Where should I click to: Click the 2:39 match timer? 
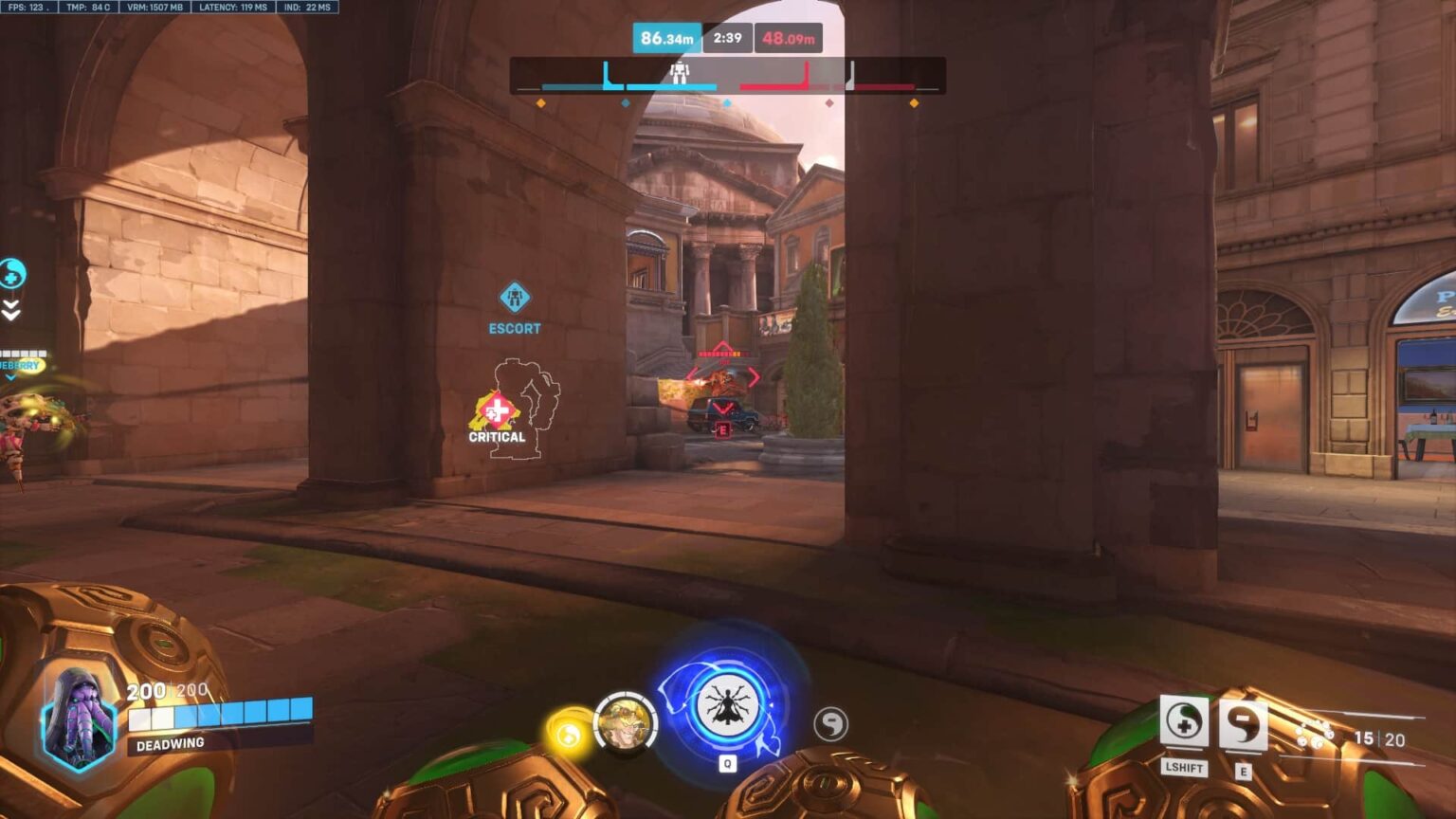click(x=729, y=39)
